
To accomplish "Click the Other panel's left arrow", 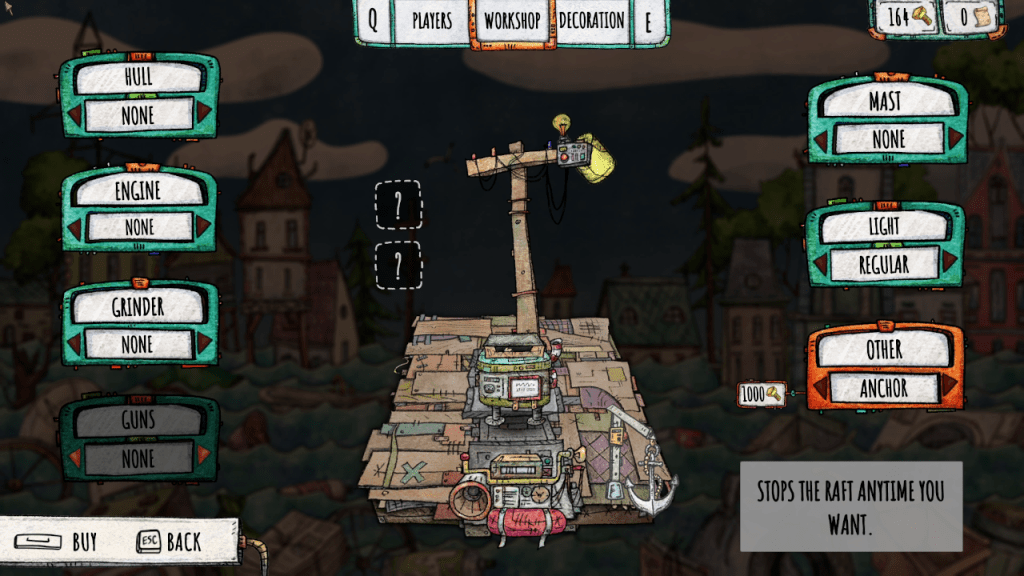I will 820,388.
